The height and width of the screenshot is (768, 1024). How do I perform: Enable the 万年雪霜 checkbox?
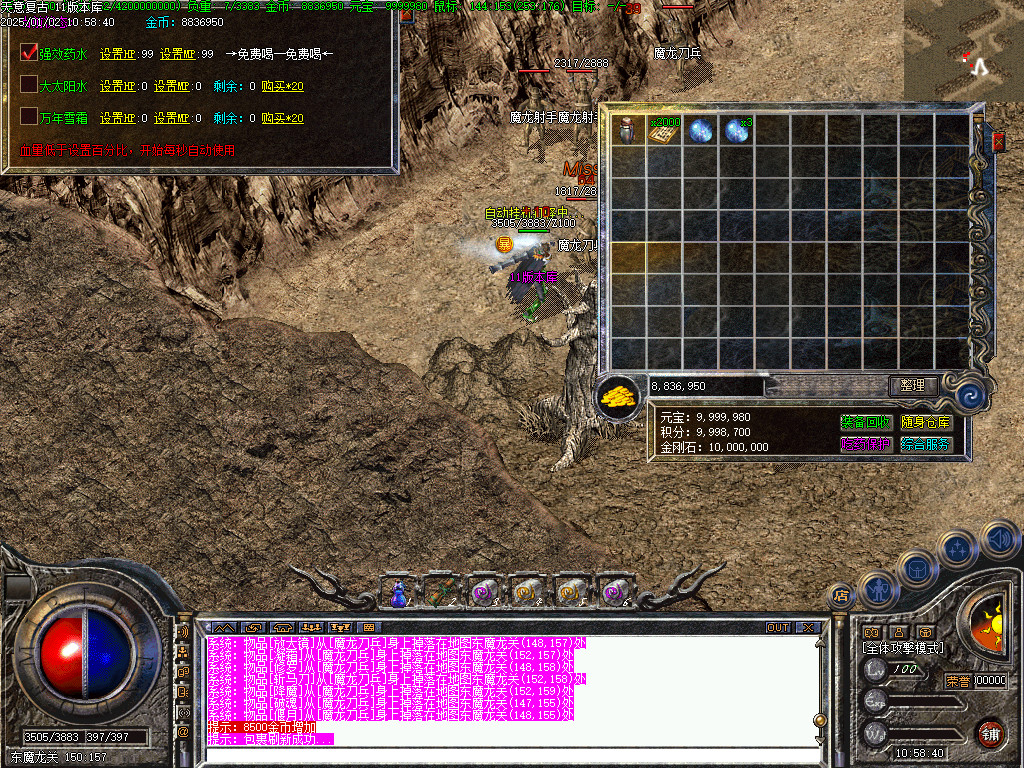(x=29, y=116)
